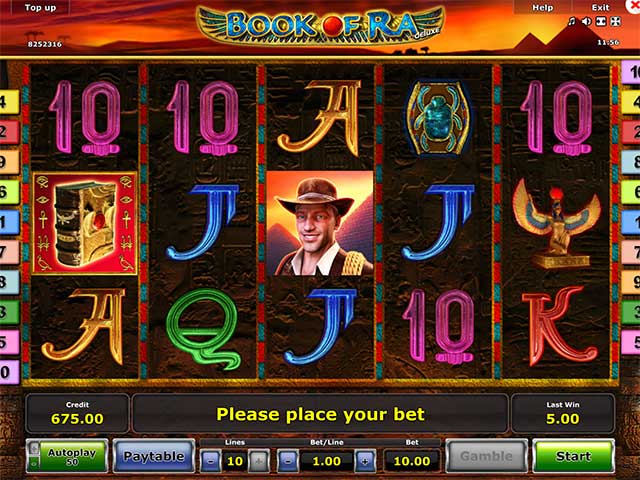The height and width of the screenshot is (480, 640).
Task: Increase the number of Lines
Action: [258, 461]
